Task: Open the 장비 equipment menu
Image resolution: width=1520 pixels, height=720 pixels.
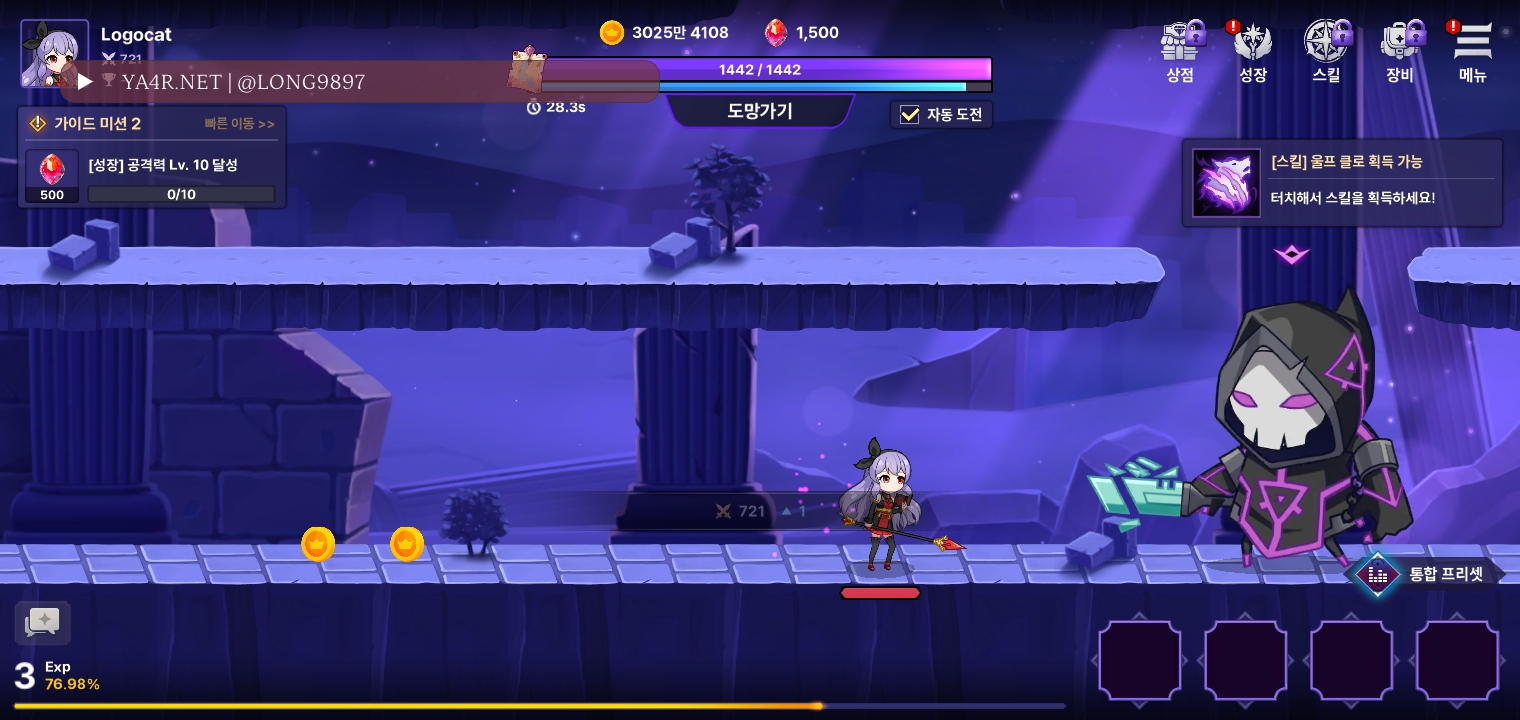Action: (x=1400, y=51)
